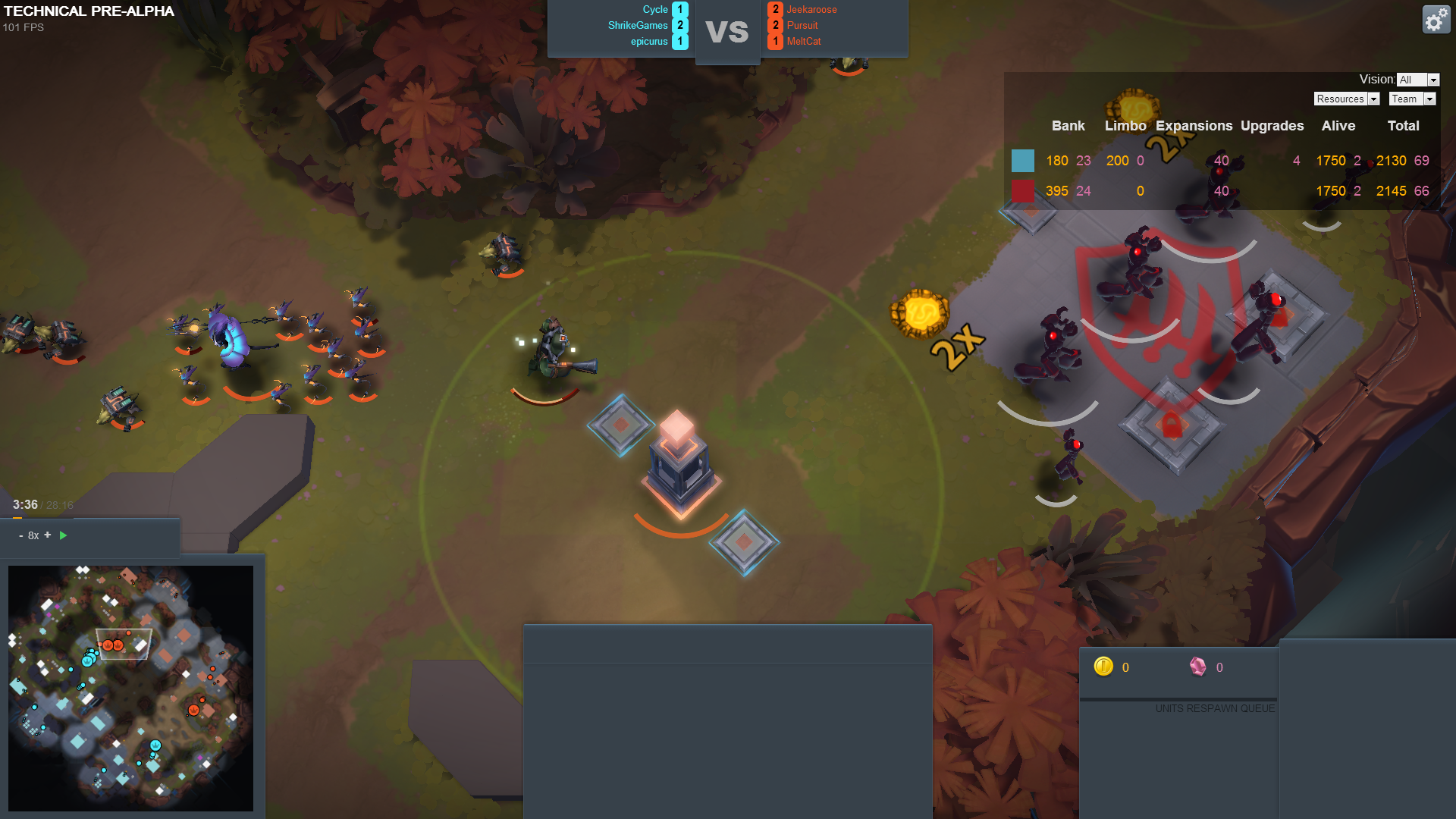Decrease replay speed with the minus button

point(20,536)
